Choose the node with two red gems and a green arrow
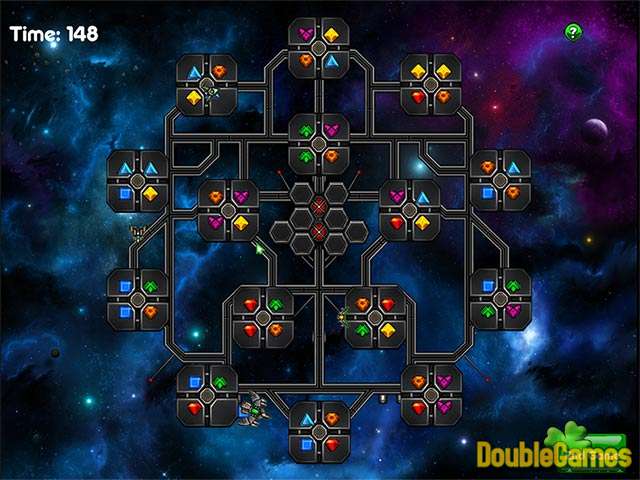 pos(263,317)
